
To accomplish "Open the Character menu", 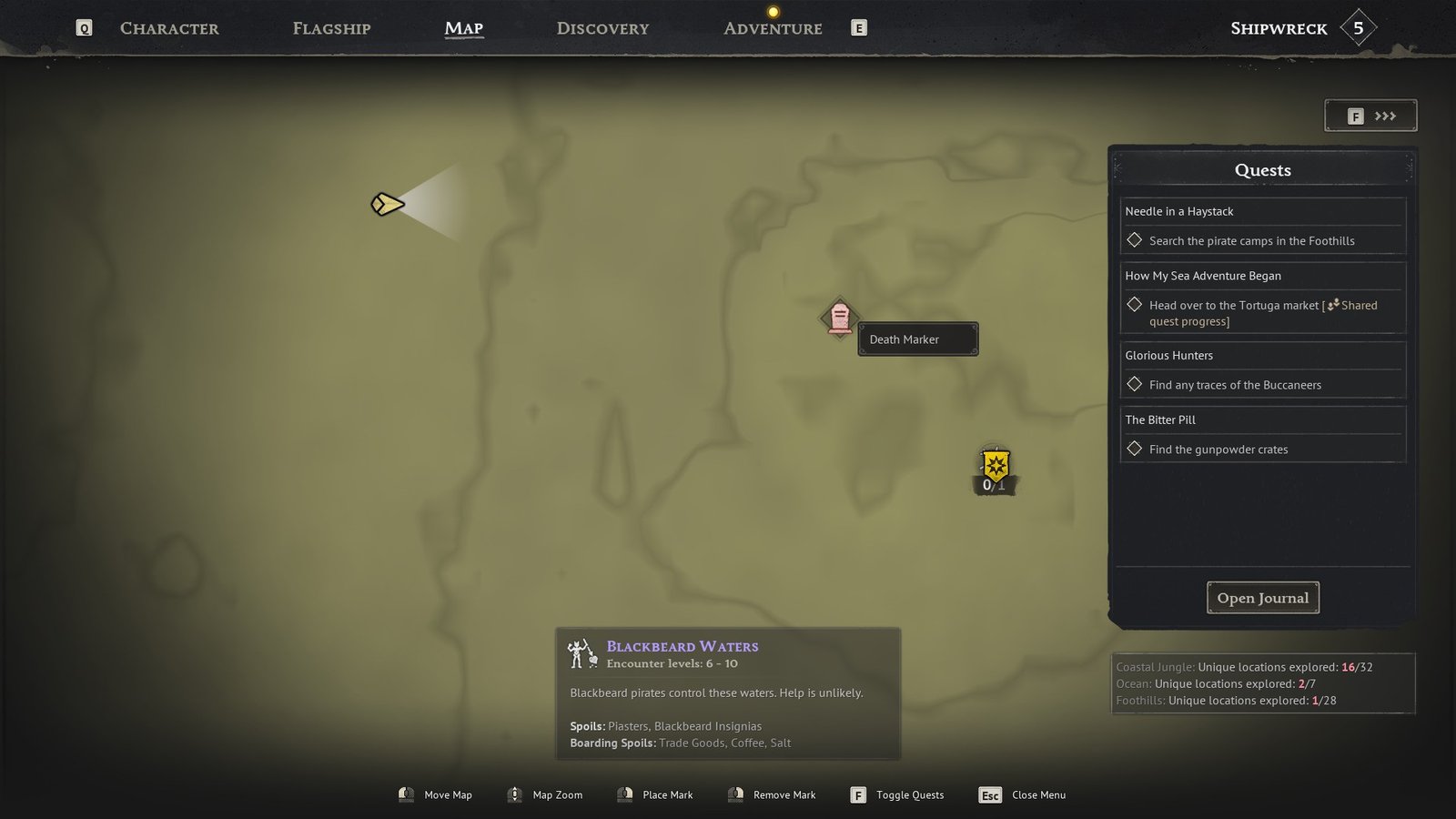I will (169, 28).
